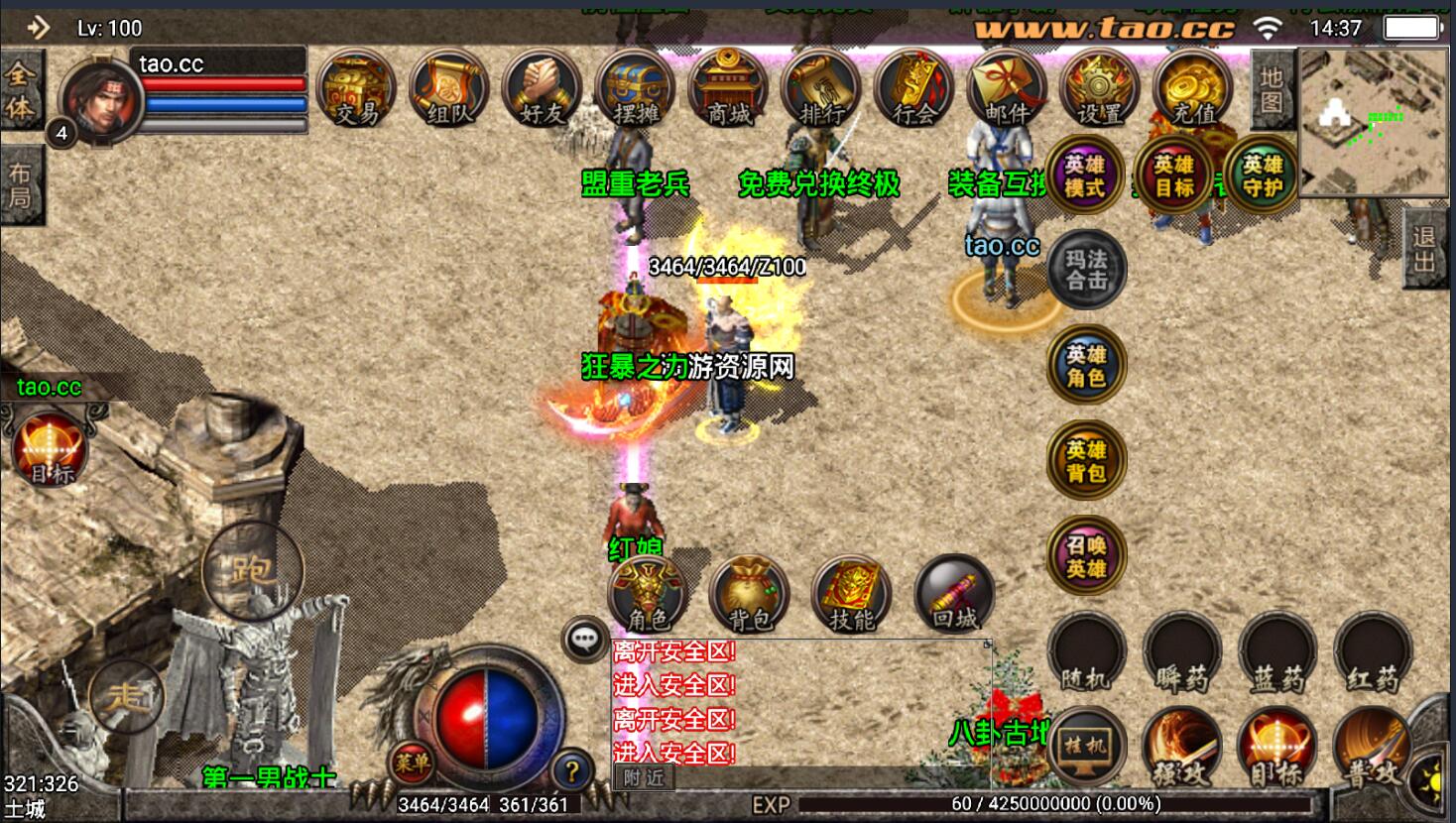The image size is (1456, 823).
Task: Open the 英雄背包 hero bag
Action: point(1086,462)
